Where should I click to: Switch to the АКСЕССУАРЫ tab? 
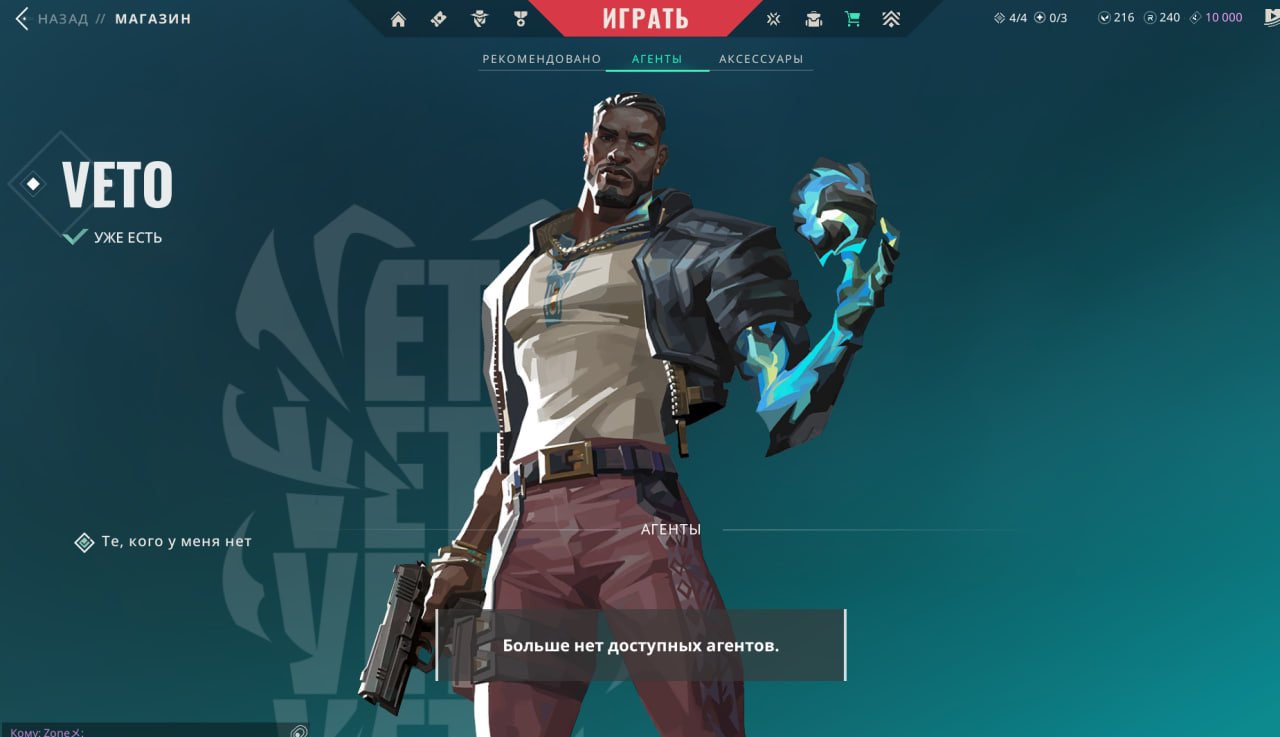tap(762, 58)
